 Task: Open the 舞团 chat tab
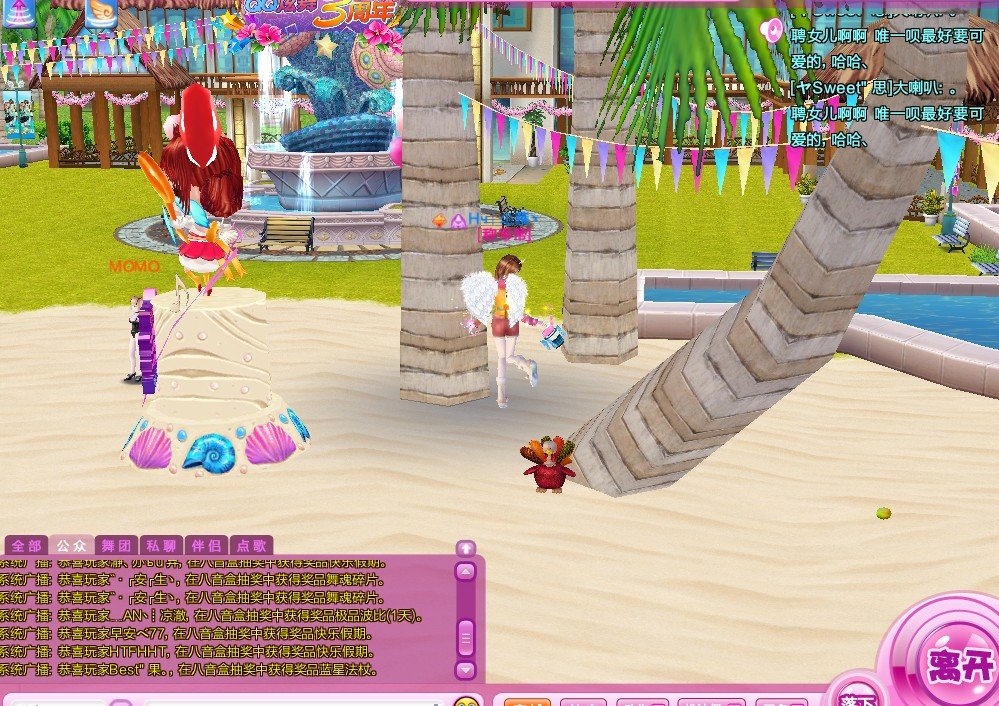pos(117,546)
